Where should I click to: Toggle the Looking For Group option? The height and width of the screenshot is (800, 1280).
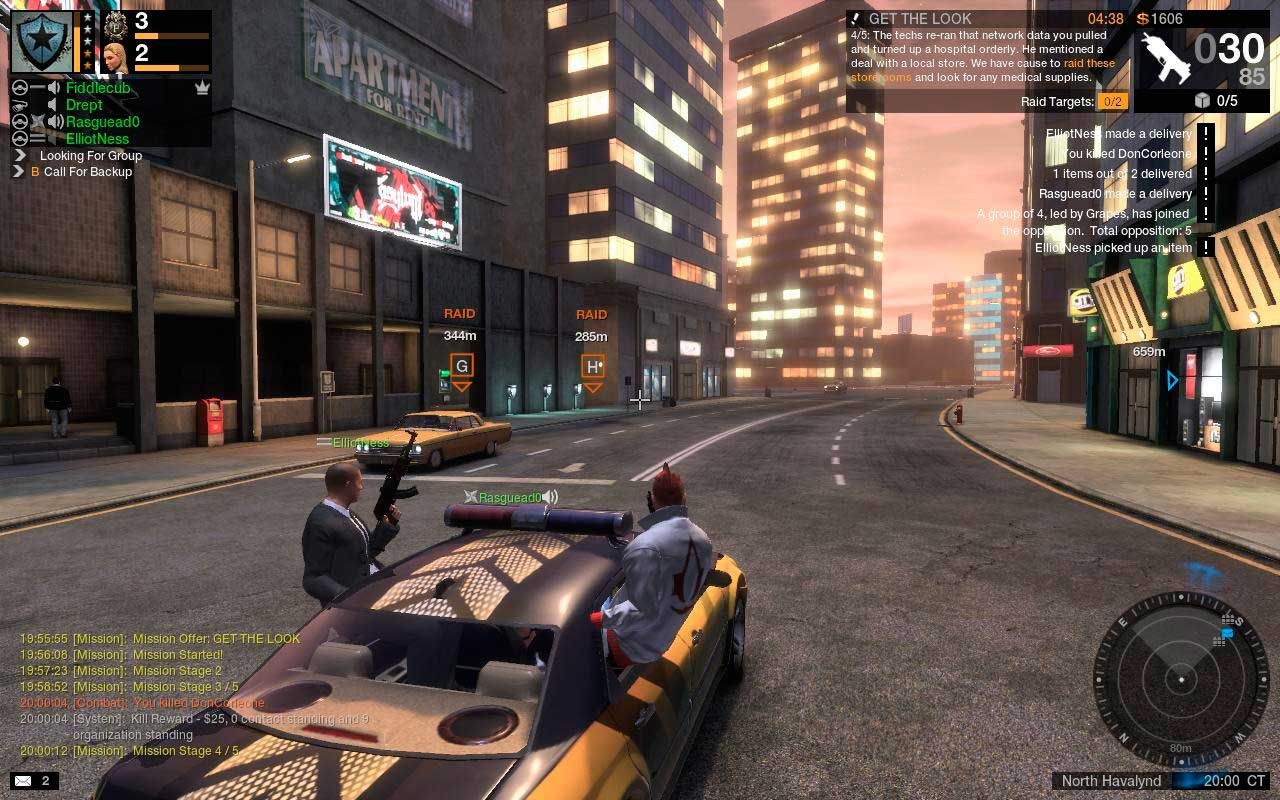click(x=90, y=156)
